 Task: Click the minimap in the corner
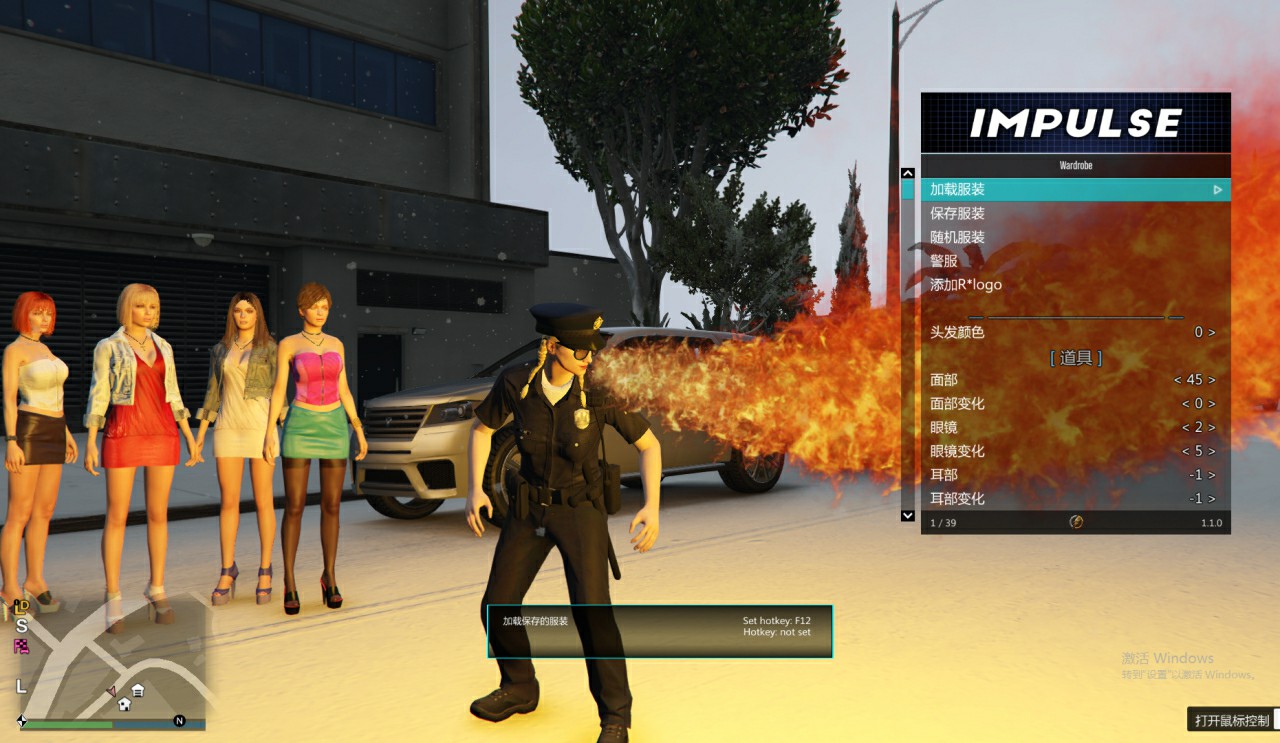[x=110, y=663]
